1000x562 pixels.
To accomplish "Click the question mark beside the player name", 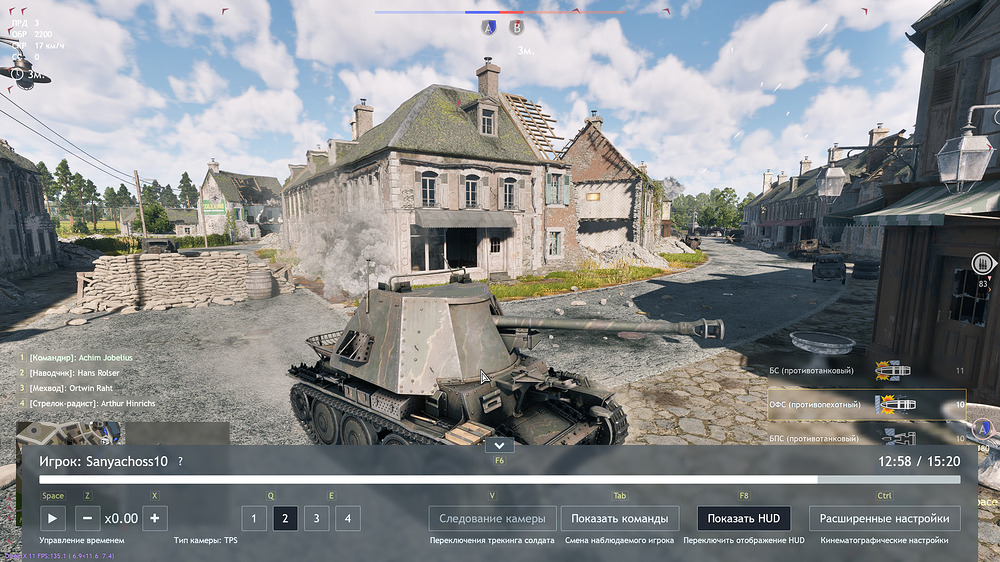I will (180, 462).
